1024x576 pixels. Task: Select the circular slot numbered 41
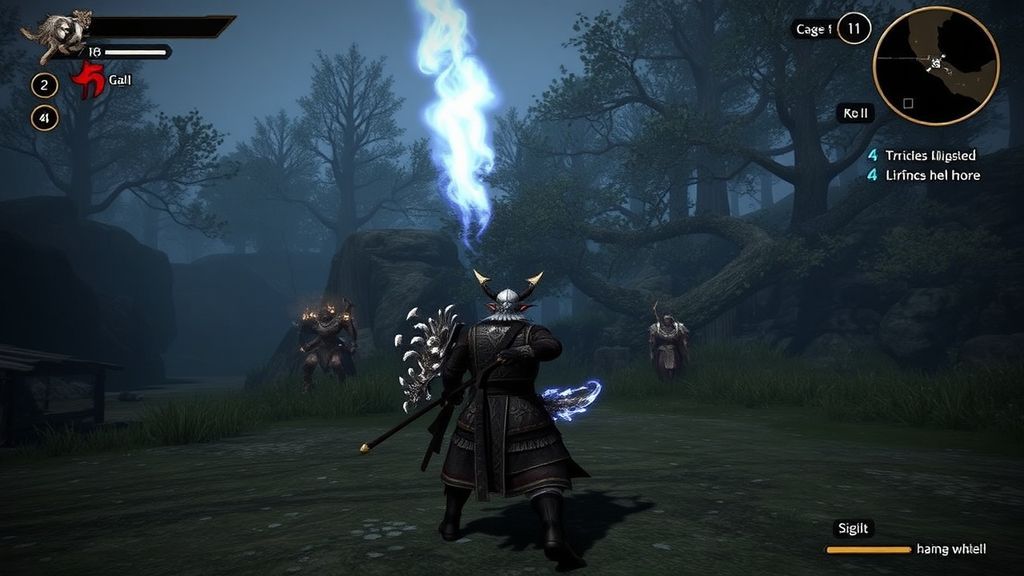point(44,118)
